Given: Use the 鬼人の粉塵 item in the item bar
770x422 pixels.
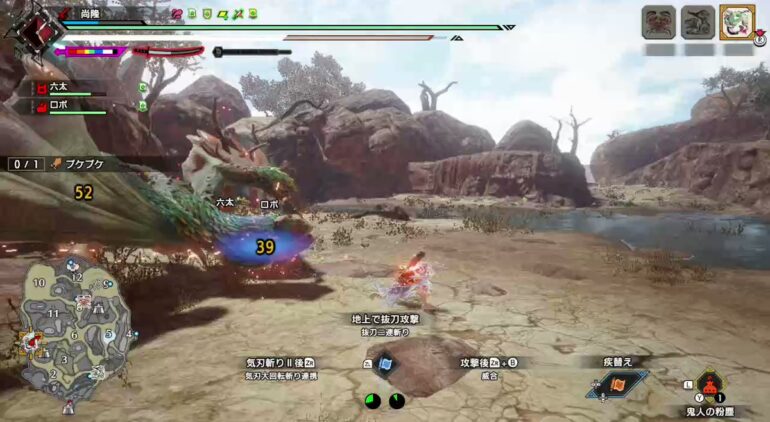Looking at the screenshot, I should coord(710,385).
